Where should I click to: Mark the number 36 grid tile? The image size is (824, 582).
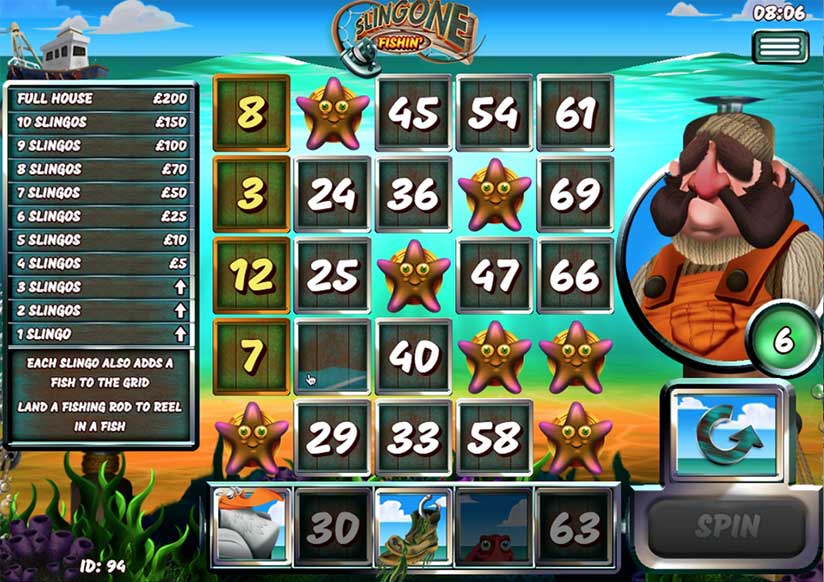click(x=413, y=195)
